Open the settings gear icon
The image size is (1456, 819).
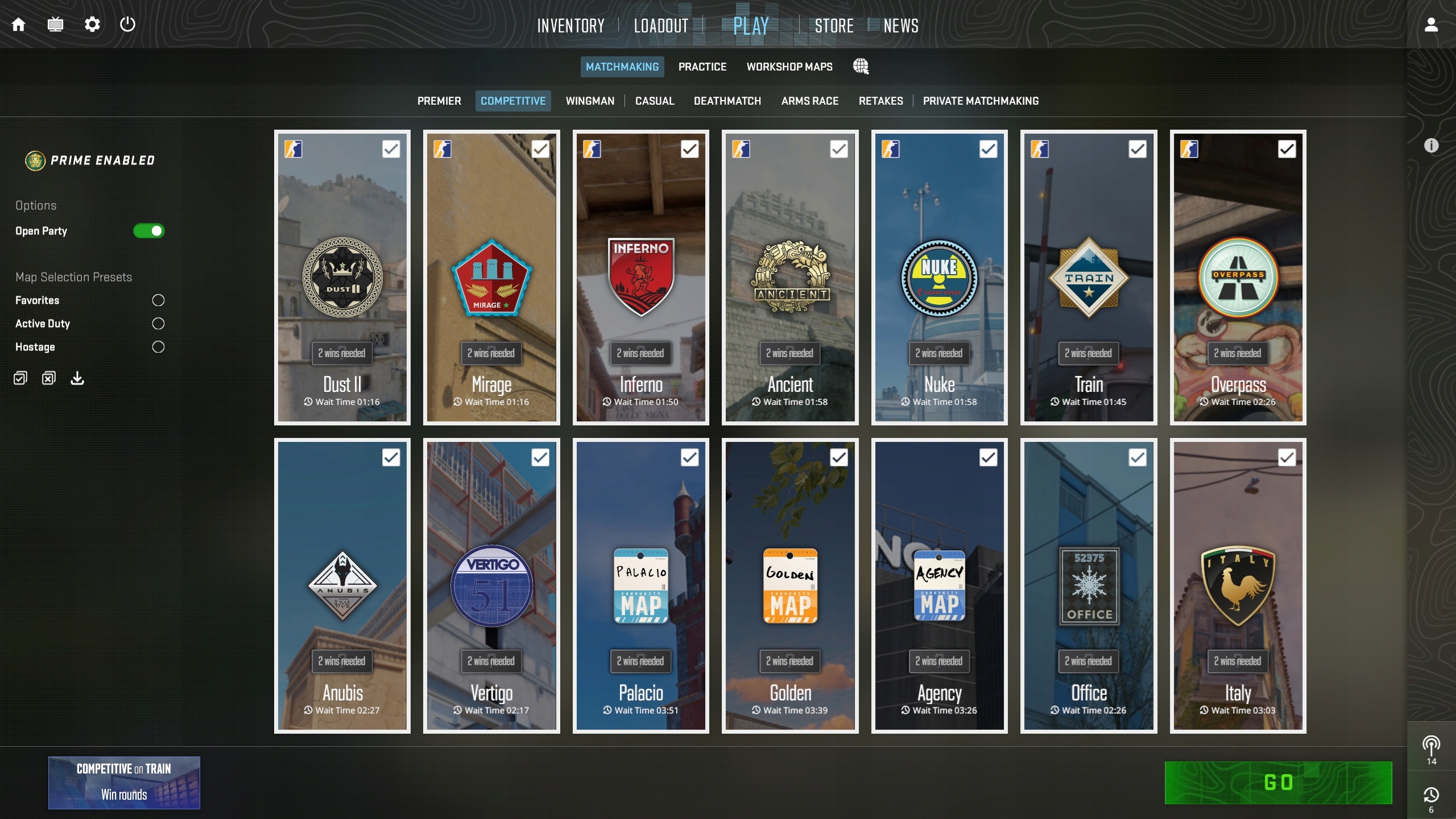coord(92,24)
